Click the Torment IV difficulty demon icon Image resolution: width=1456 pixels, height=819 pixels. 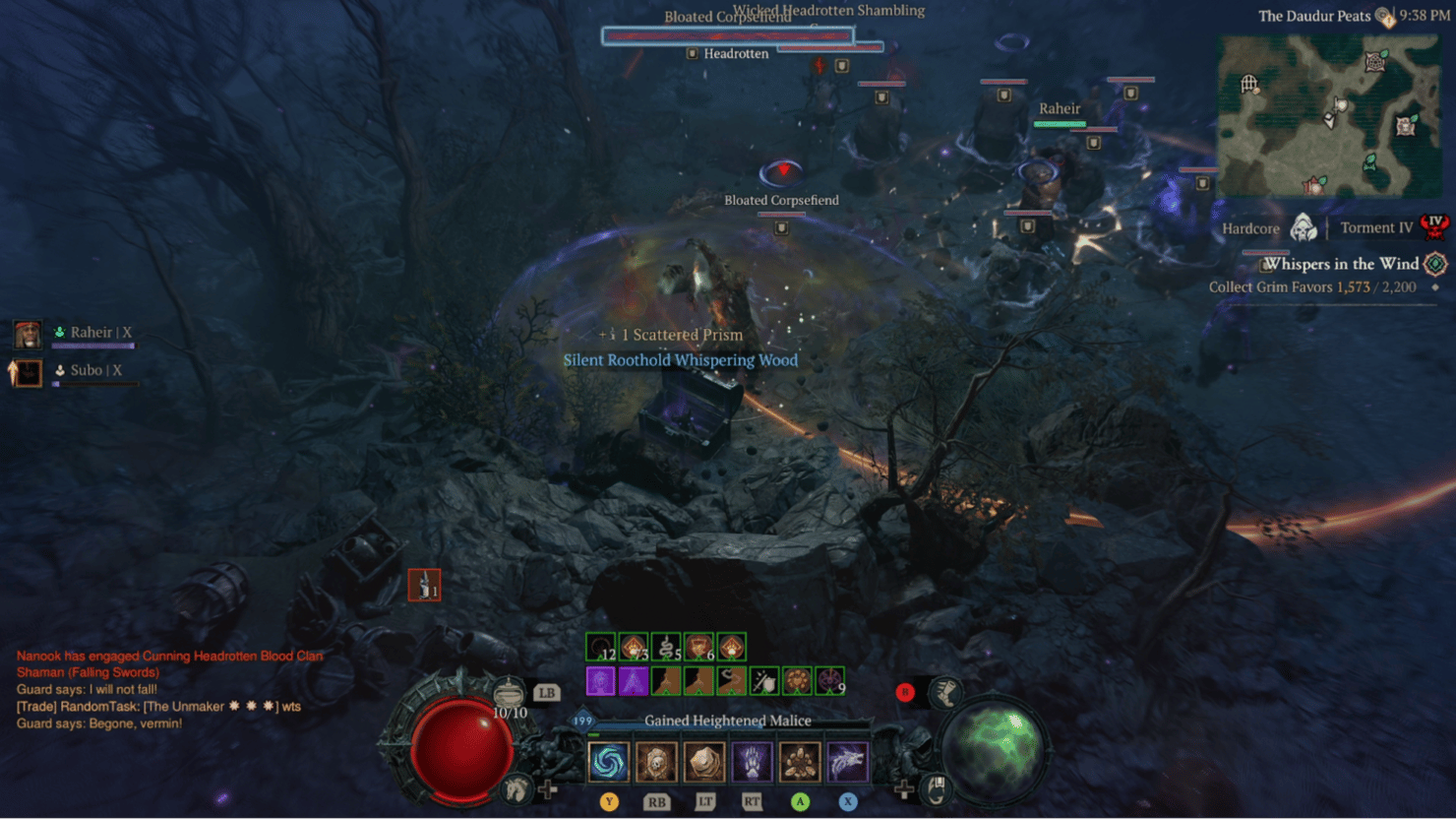coord(1434,227)
